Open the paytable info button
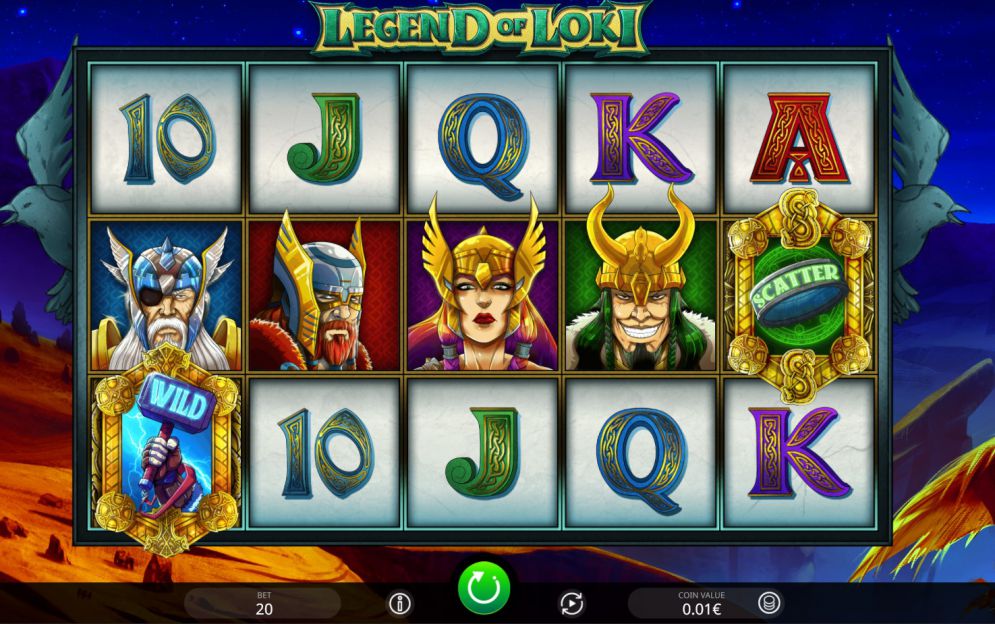Screen dimensions: 995x624 pos(400,603)
